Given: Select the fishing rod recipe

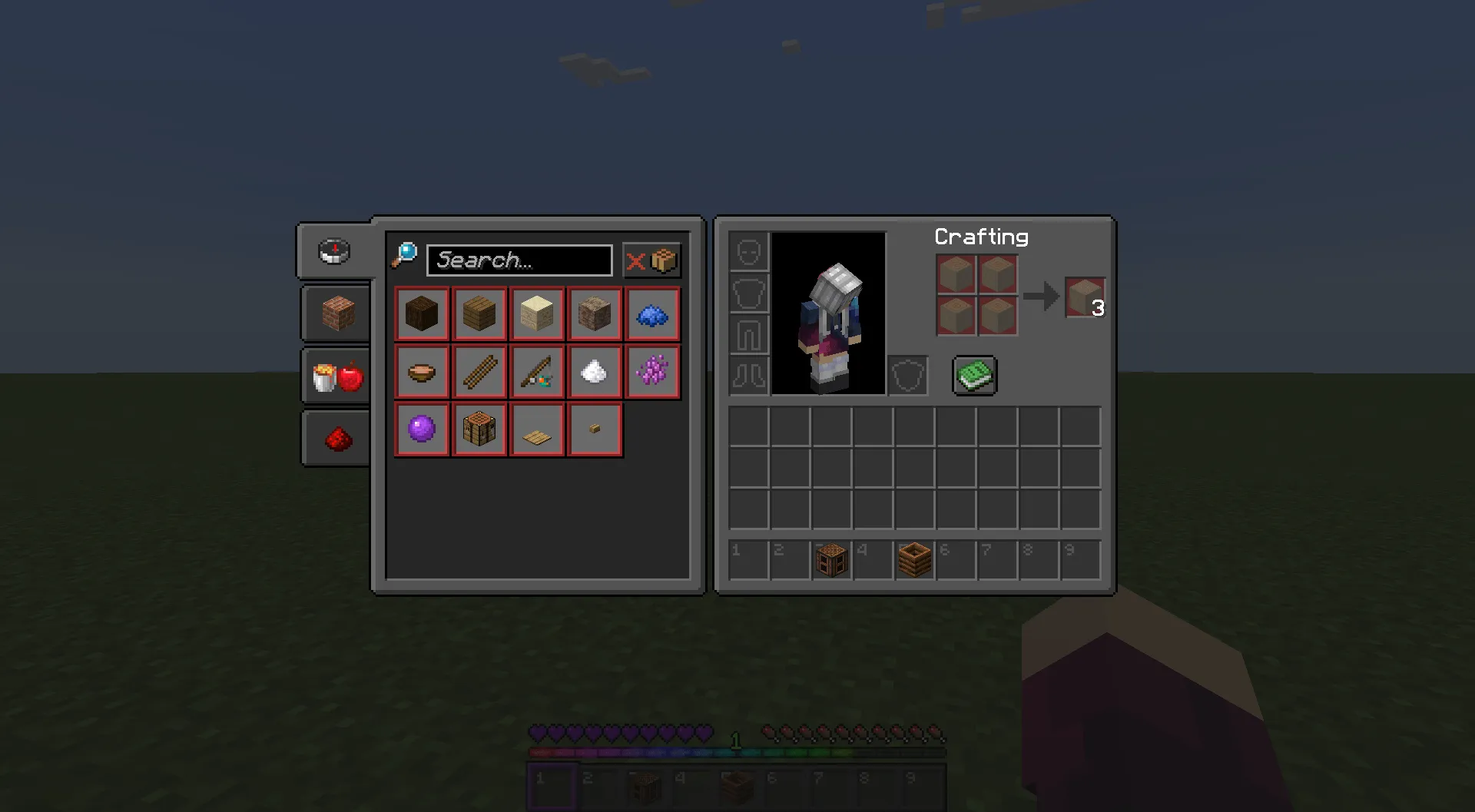Looking at the screenshot, I should pos(537,371).
